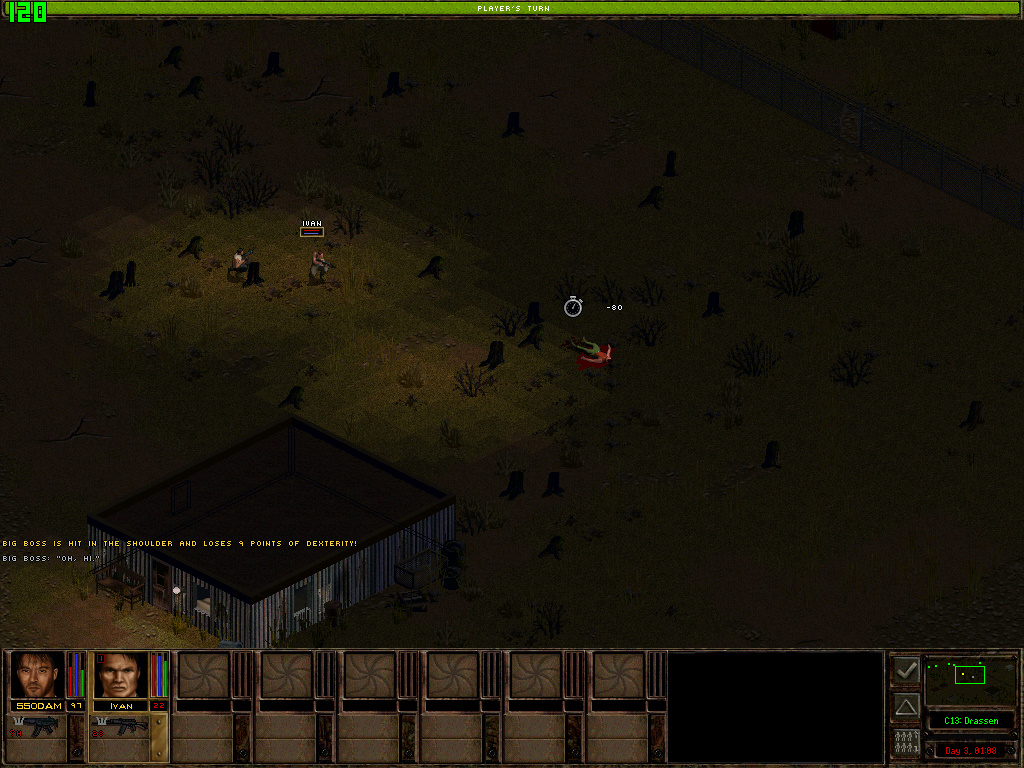Open the squad figures button
Image resolution: width=1024 pixels, height=768 pixels.
point(907,743)
